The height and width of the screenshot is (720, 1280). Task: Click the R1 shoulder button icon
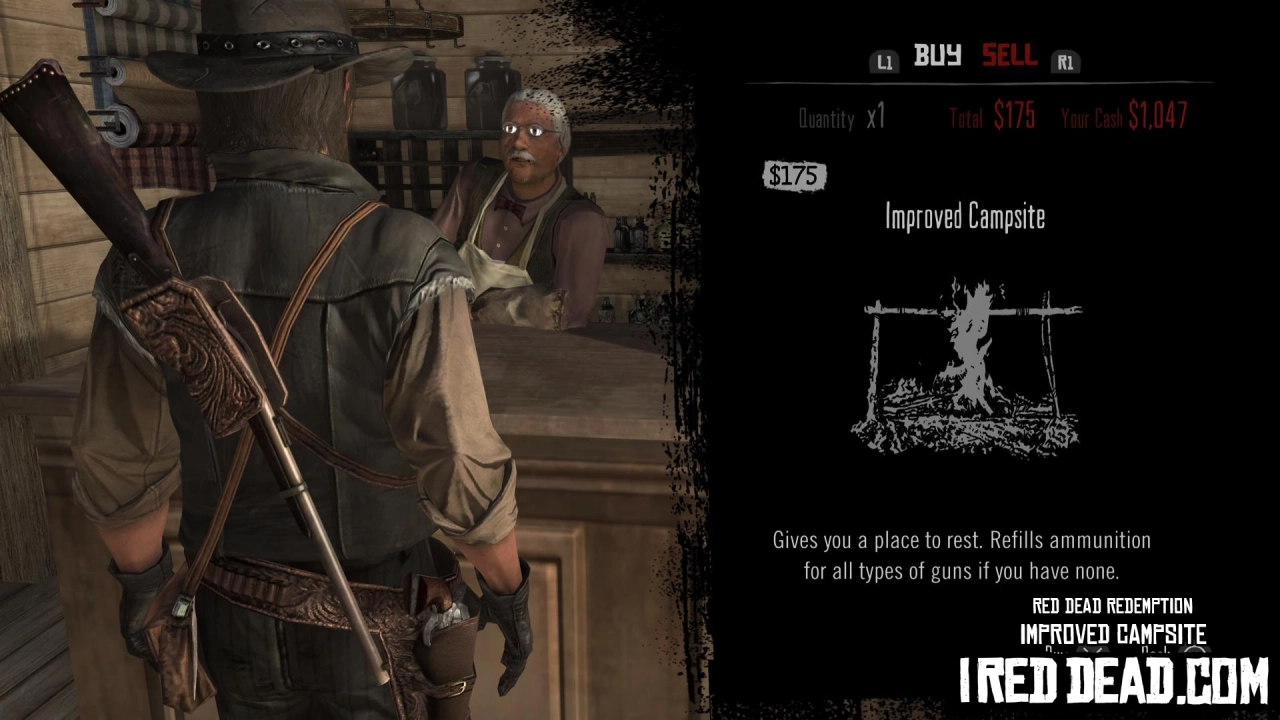click(x=1066, y=61)
